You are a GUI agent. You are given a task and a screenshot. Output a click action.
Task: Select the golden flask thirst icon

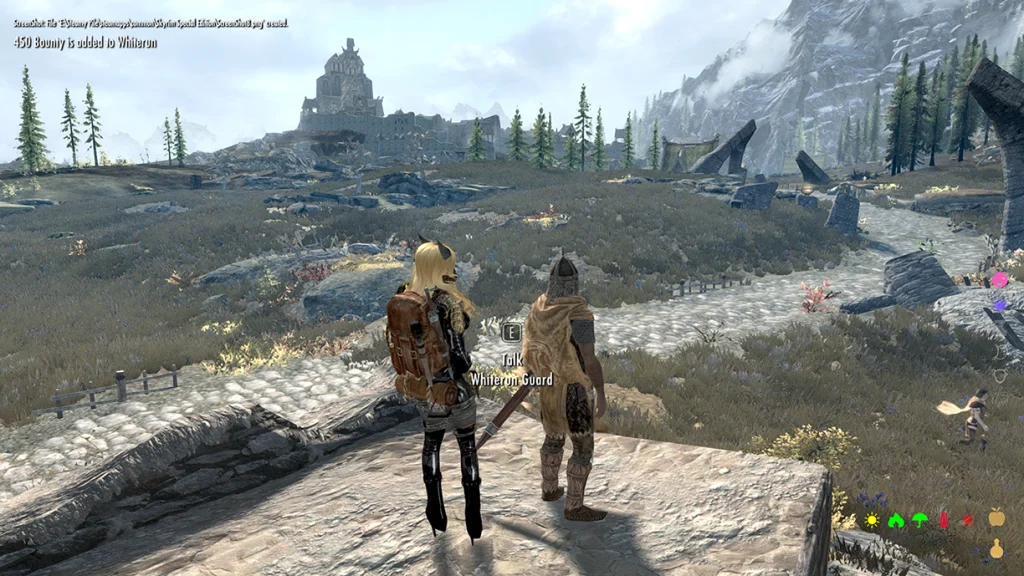pyautogui.click(x=996, y=548)
